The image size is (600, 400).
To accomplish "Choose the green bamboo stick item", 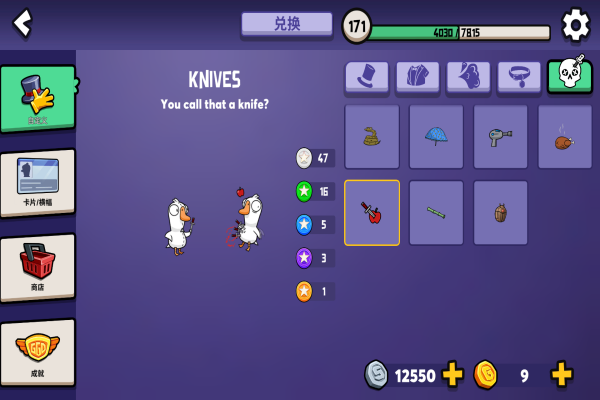I will point(436,212).
